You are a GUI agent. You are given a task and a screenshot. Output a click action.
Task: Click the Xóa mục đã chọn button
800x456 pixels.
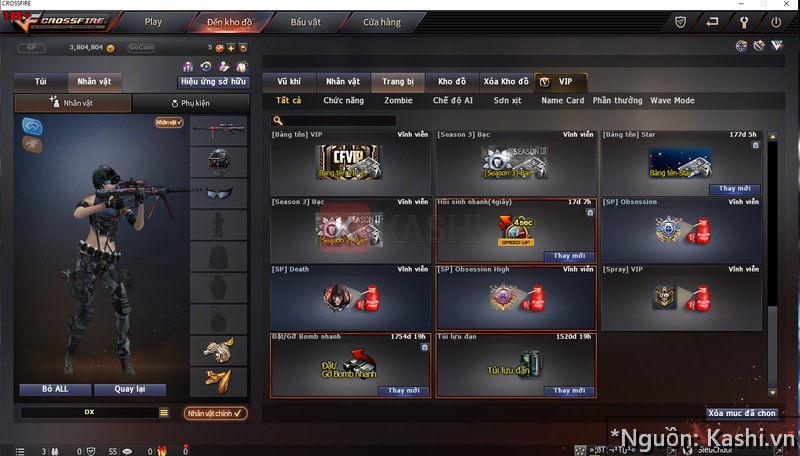click(x=741, y=413)
